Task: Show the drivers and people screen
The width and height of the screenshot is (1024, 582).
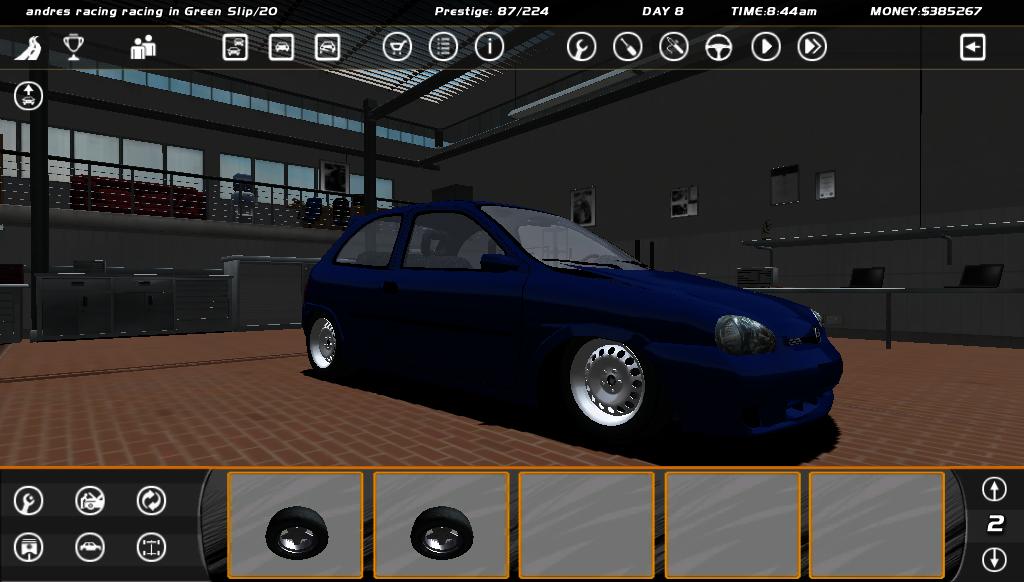Action: click(143, 47)
